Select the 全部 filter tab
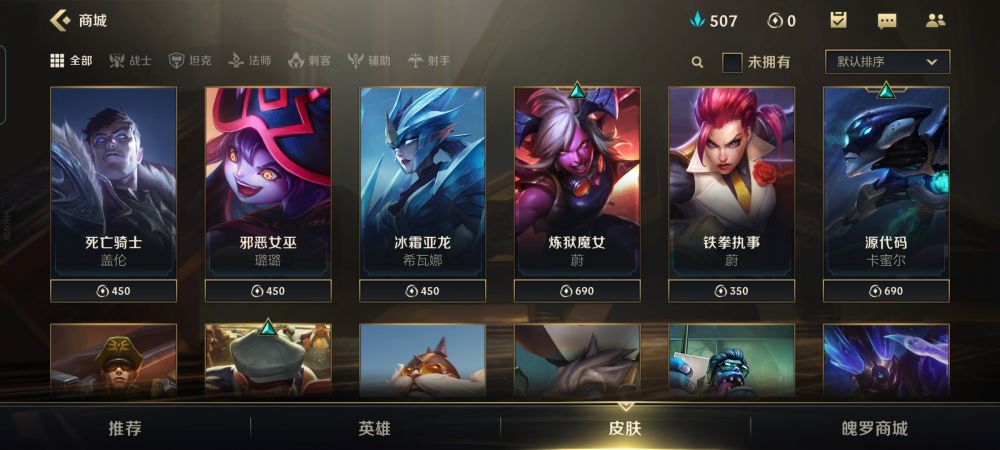This screenshot has width=1000, height=450. click(x=71, y=61)
